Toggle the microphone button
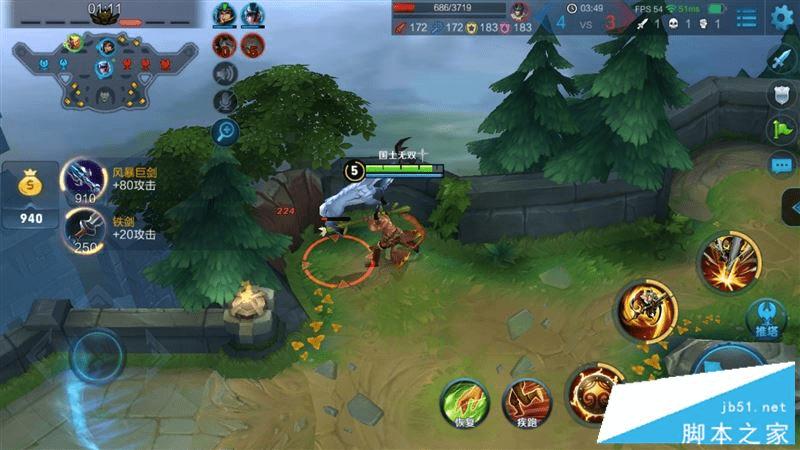Viewport: 800px width, 450px height. pyautogui.click(x=225, y=100)
